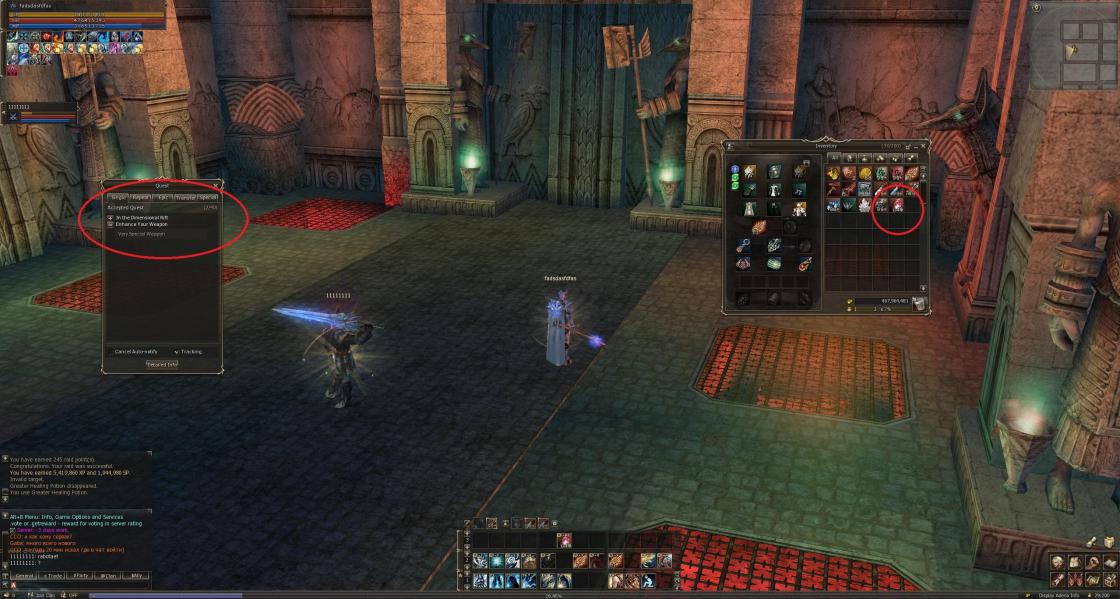The height and width of the screenshot is (599, 1120).
Task: Collapse the Enhance Your Weapon quest entry
Action: point(111,224)
